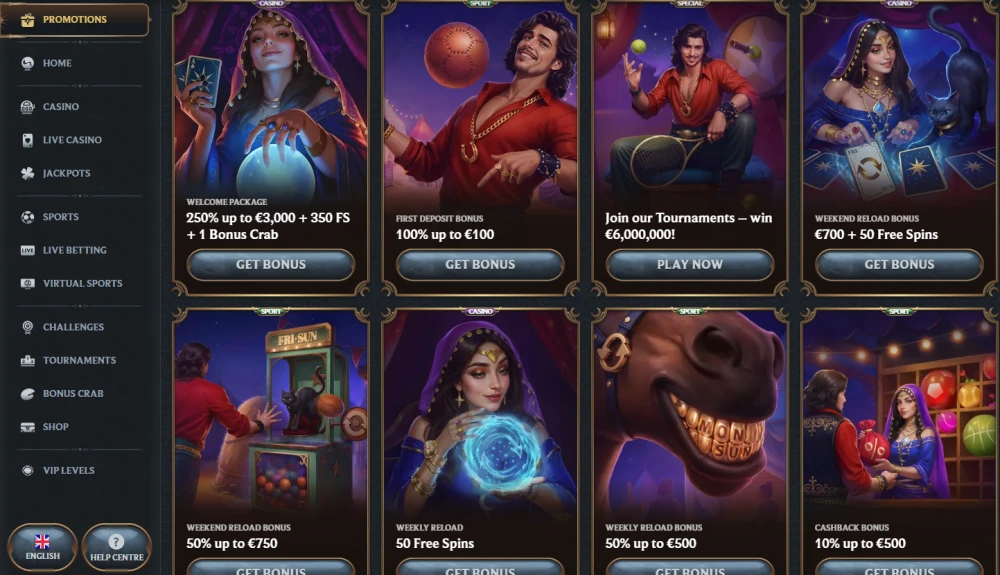This screenshot has height=575, width=1000.
Task: Visit the Shop
Action: (x=55, y=427)
